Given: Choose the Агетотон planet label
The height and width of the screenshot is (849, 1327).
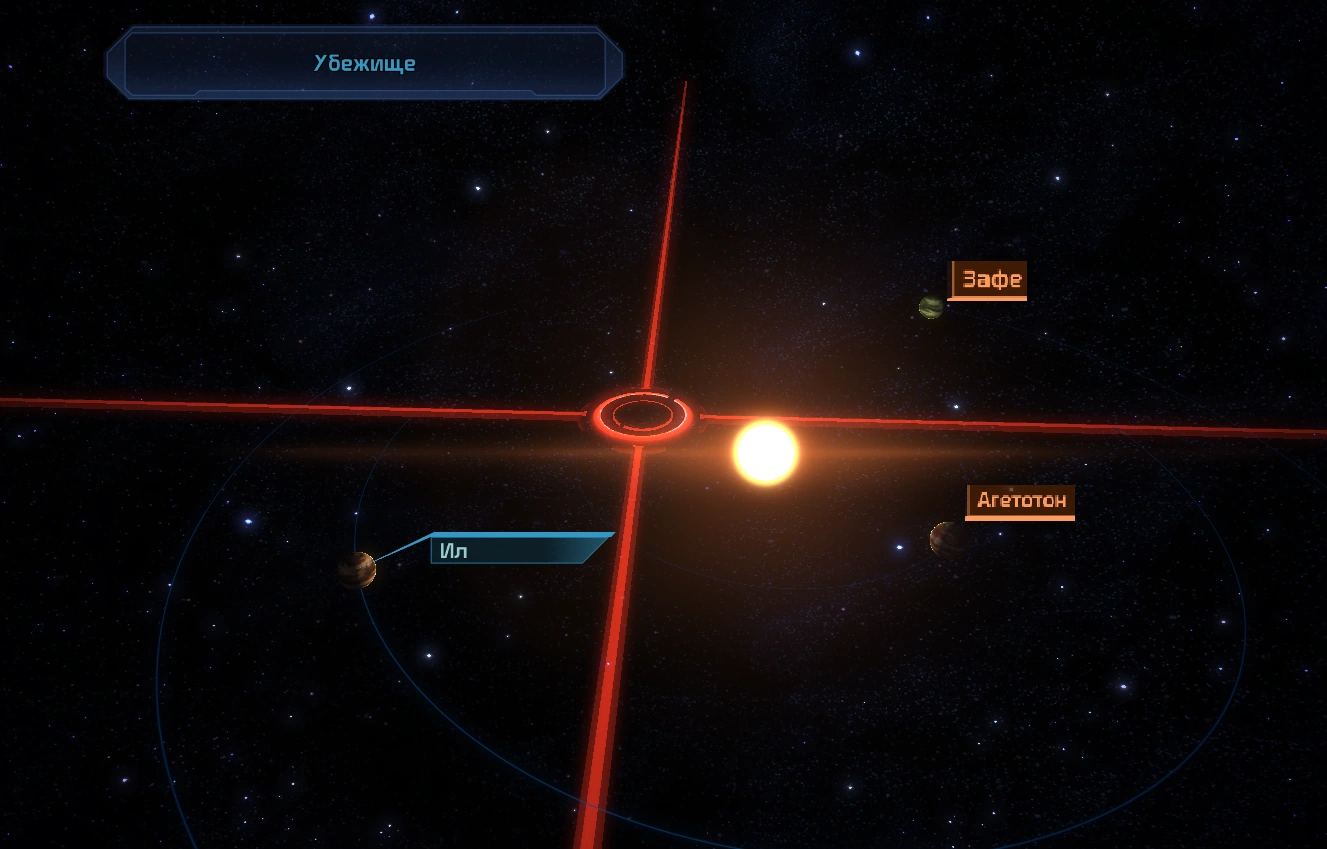Looking at the screenshot, I should click(1020, 500).
